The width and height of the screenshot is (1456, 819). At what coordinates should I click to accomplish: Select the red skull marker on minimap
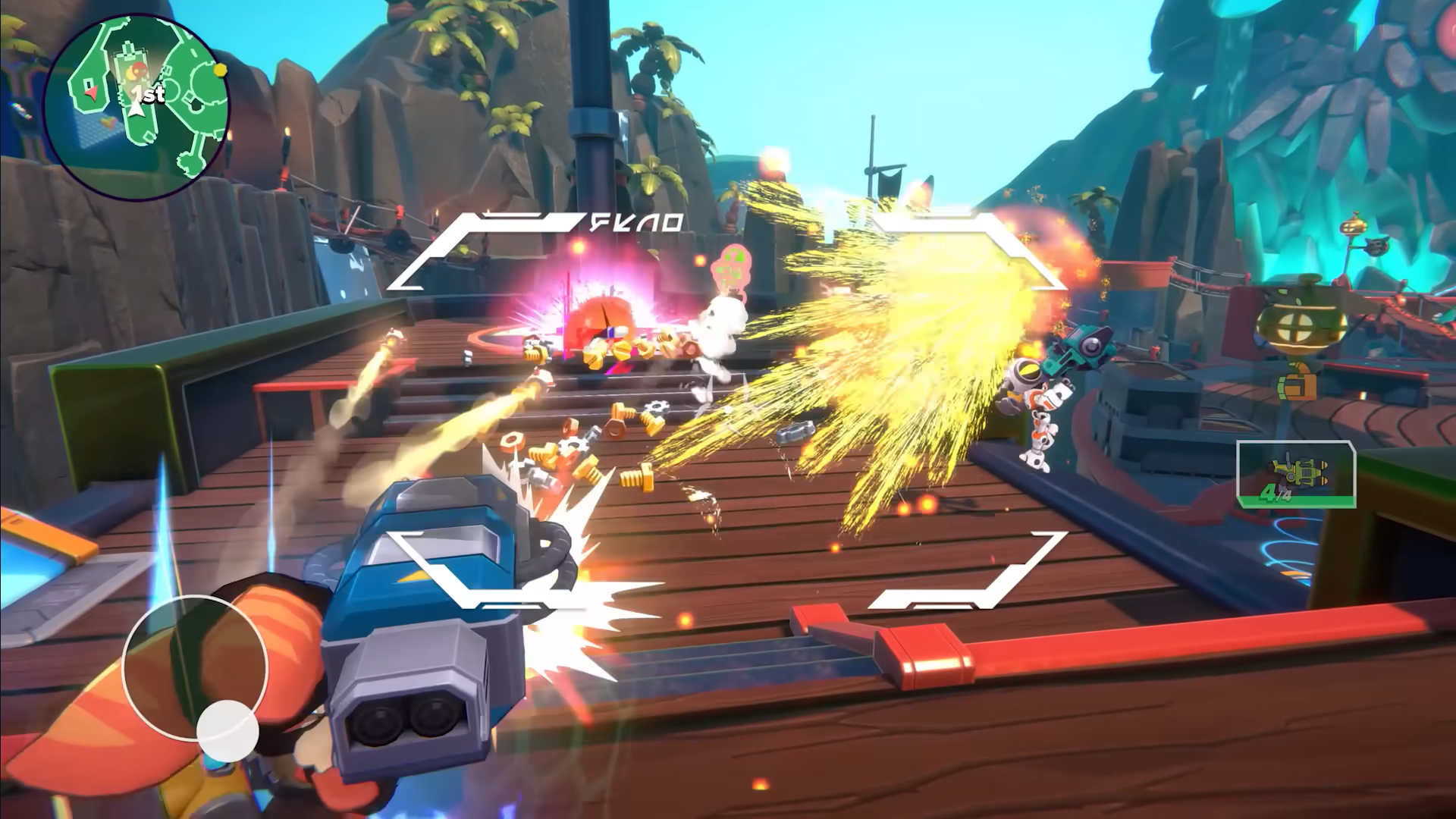[x=139, y=70]
